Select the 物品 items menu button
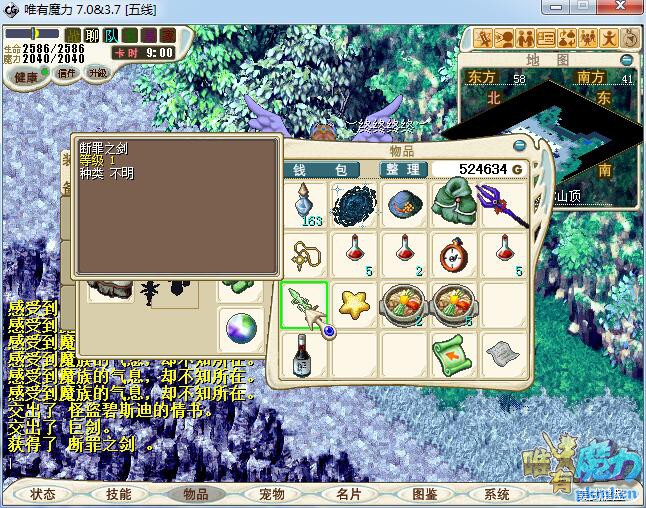Image resolution: width=646 pixels, height=508 pixels. [x=195, y=494]
